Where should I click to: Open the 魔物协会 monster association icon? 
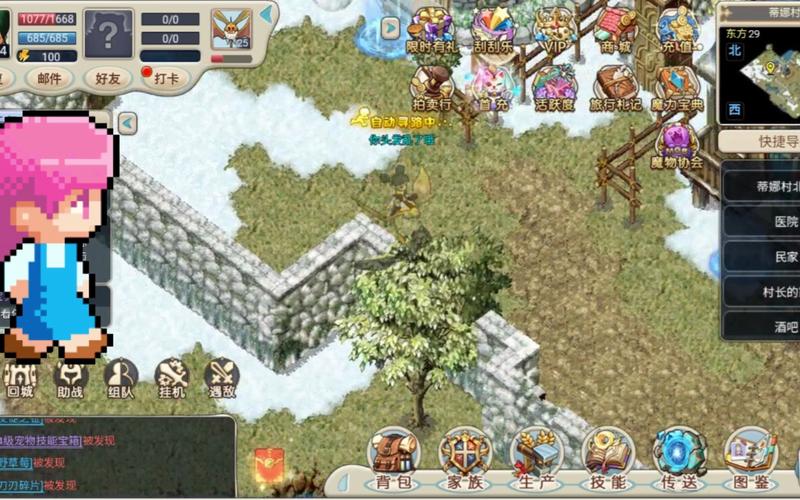click(x=677, y=145)
